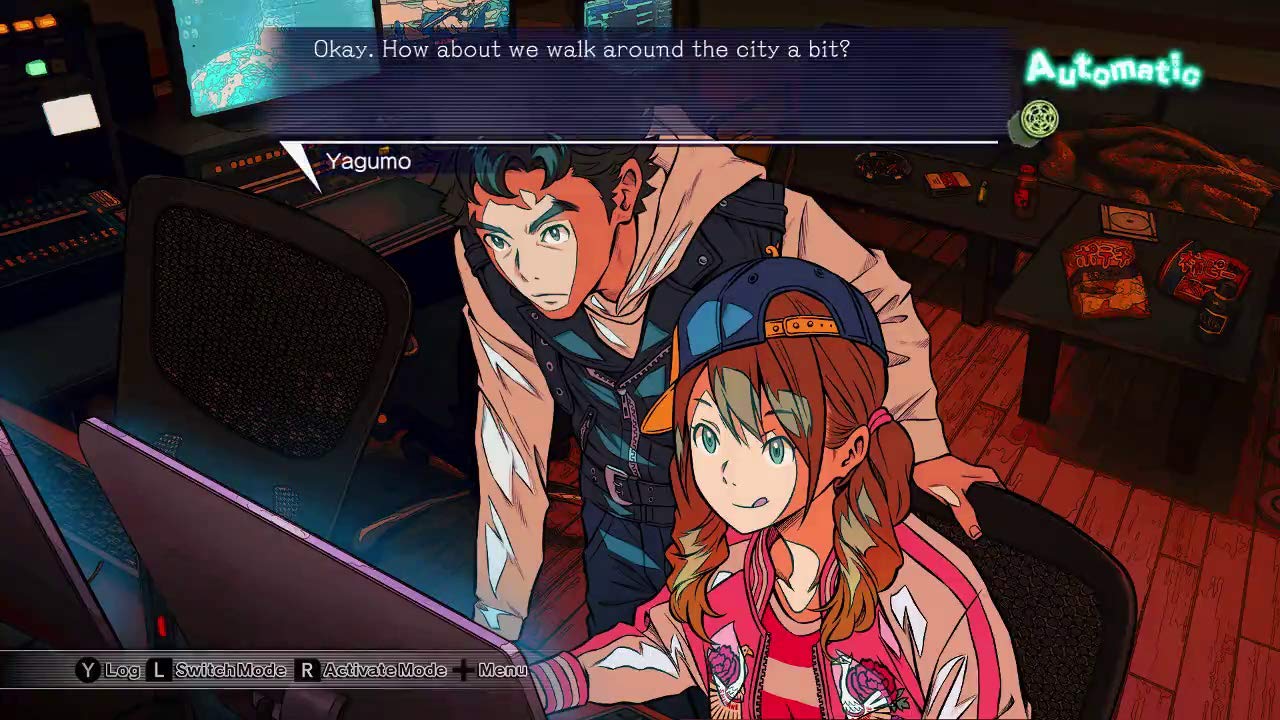Click the R button icon for Activate Mode
The width and height of the screenshot is (1280, 720).
pyautogui.click(x=308, y=668)
